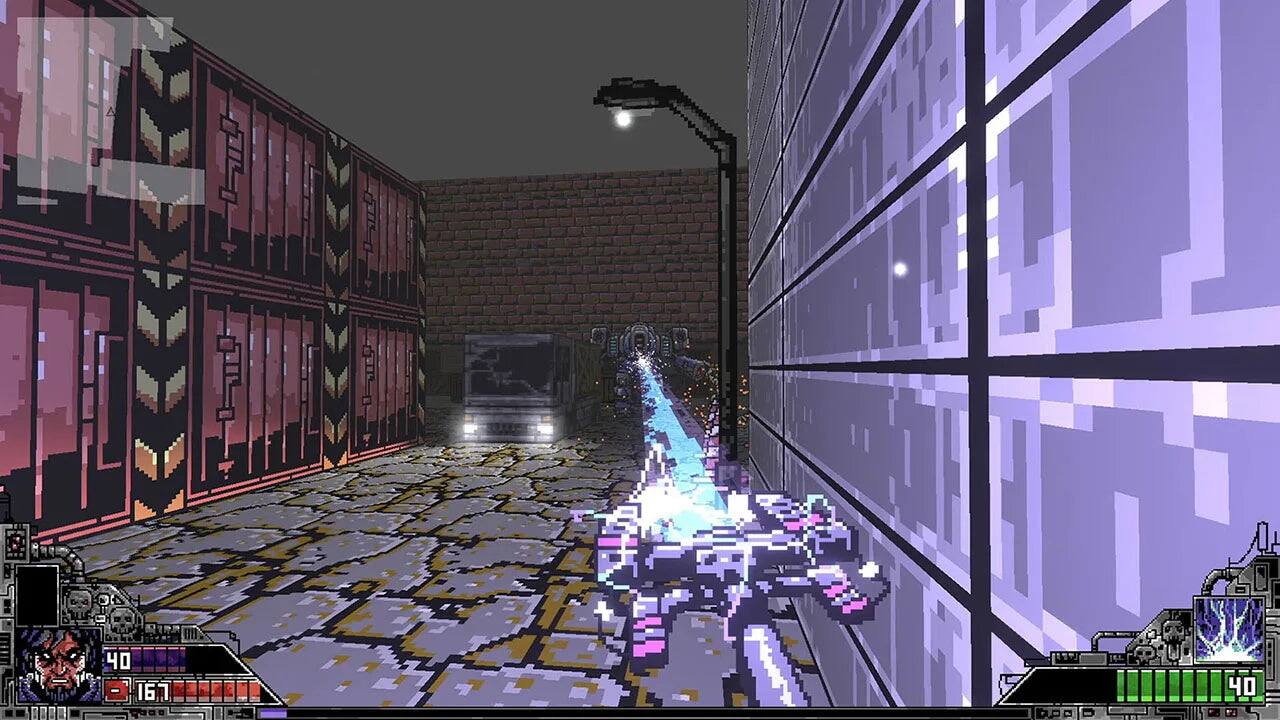Click the ammo count 40 on right HUD

(1241, 685)
